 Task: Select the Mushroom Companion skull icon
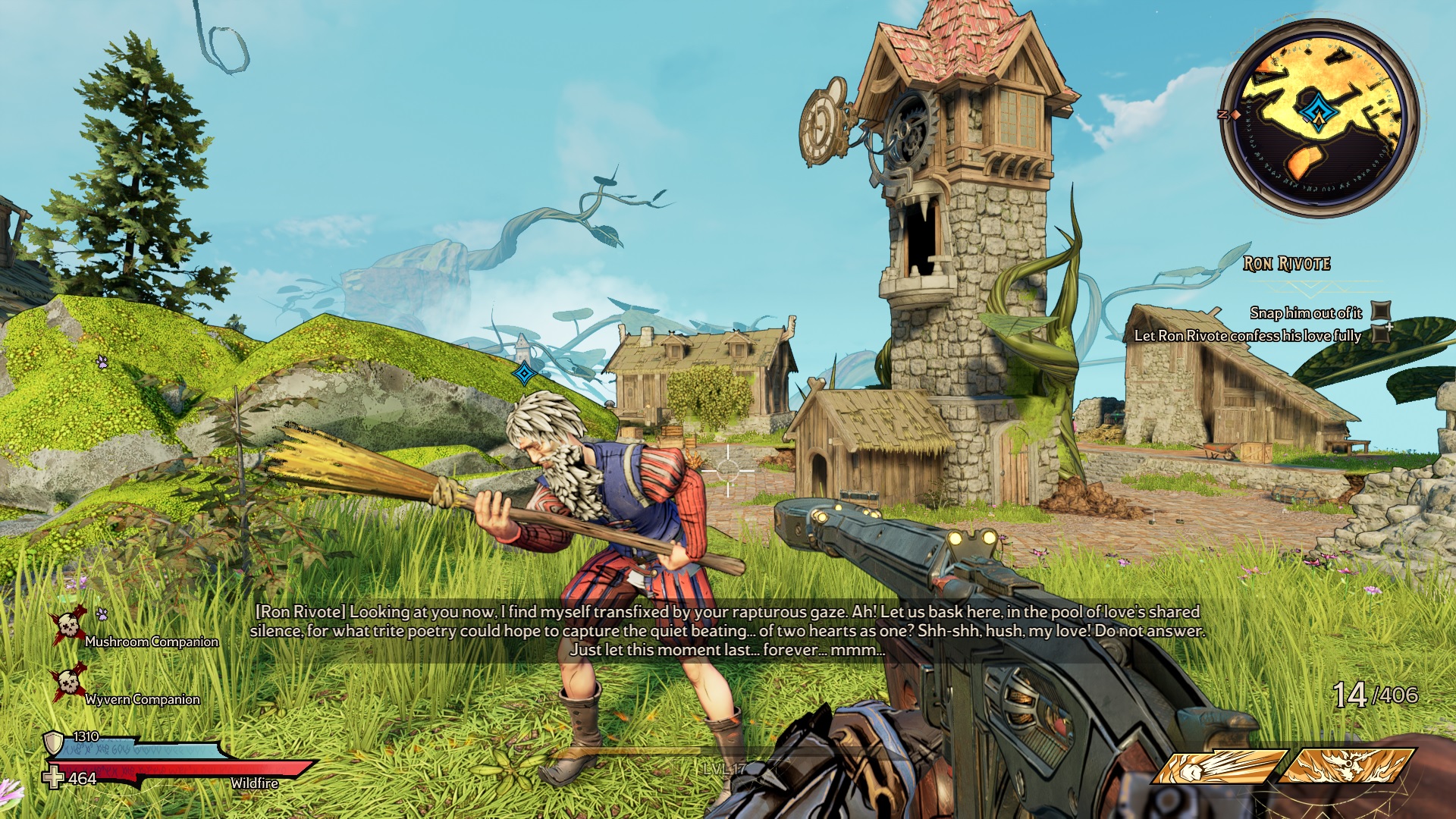click(x=68, y=626)
